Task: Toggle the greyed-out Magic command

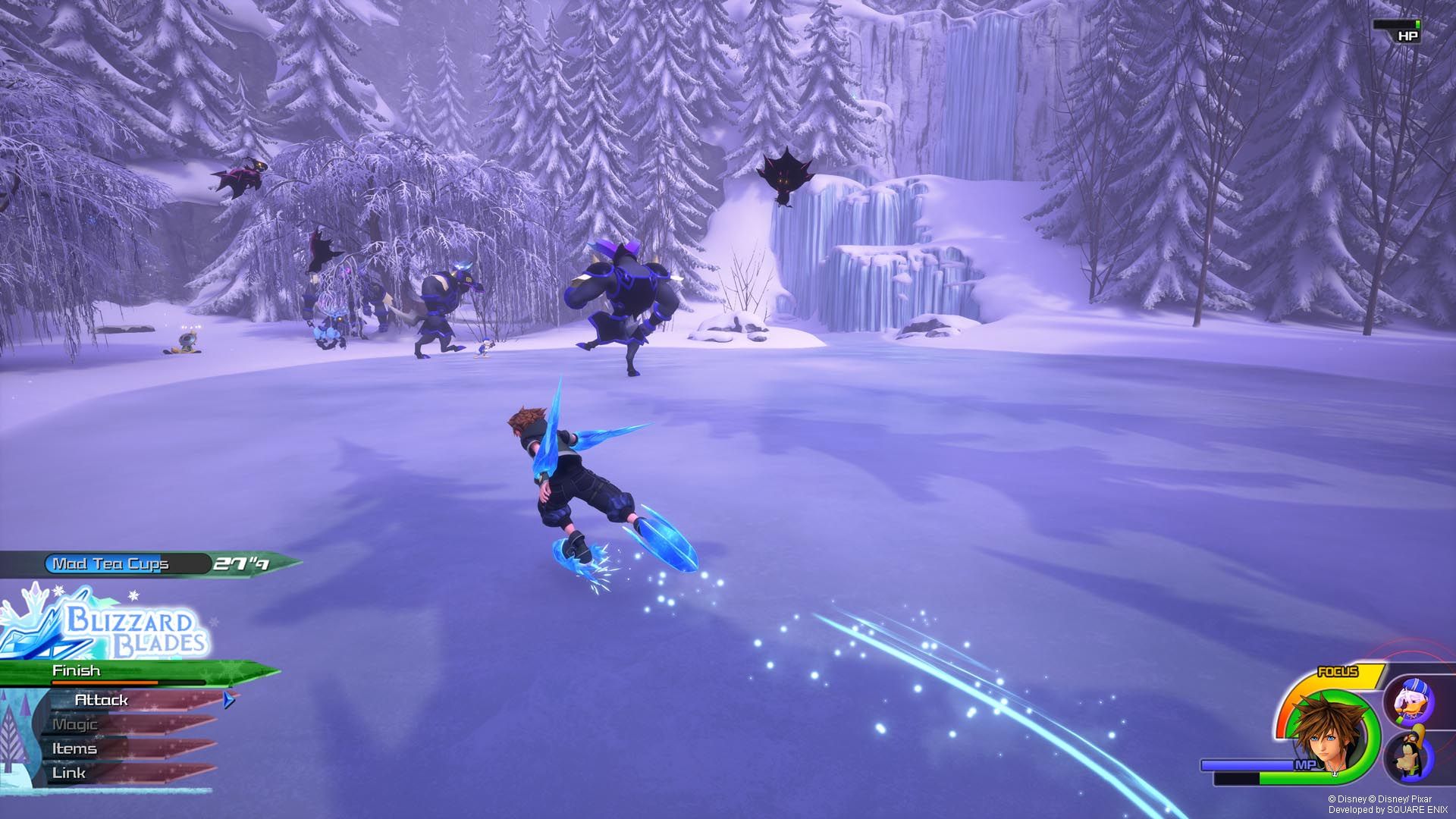Action: coord(74,724)
